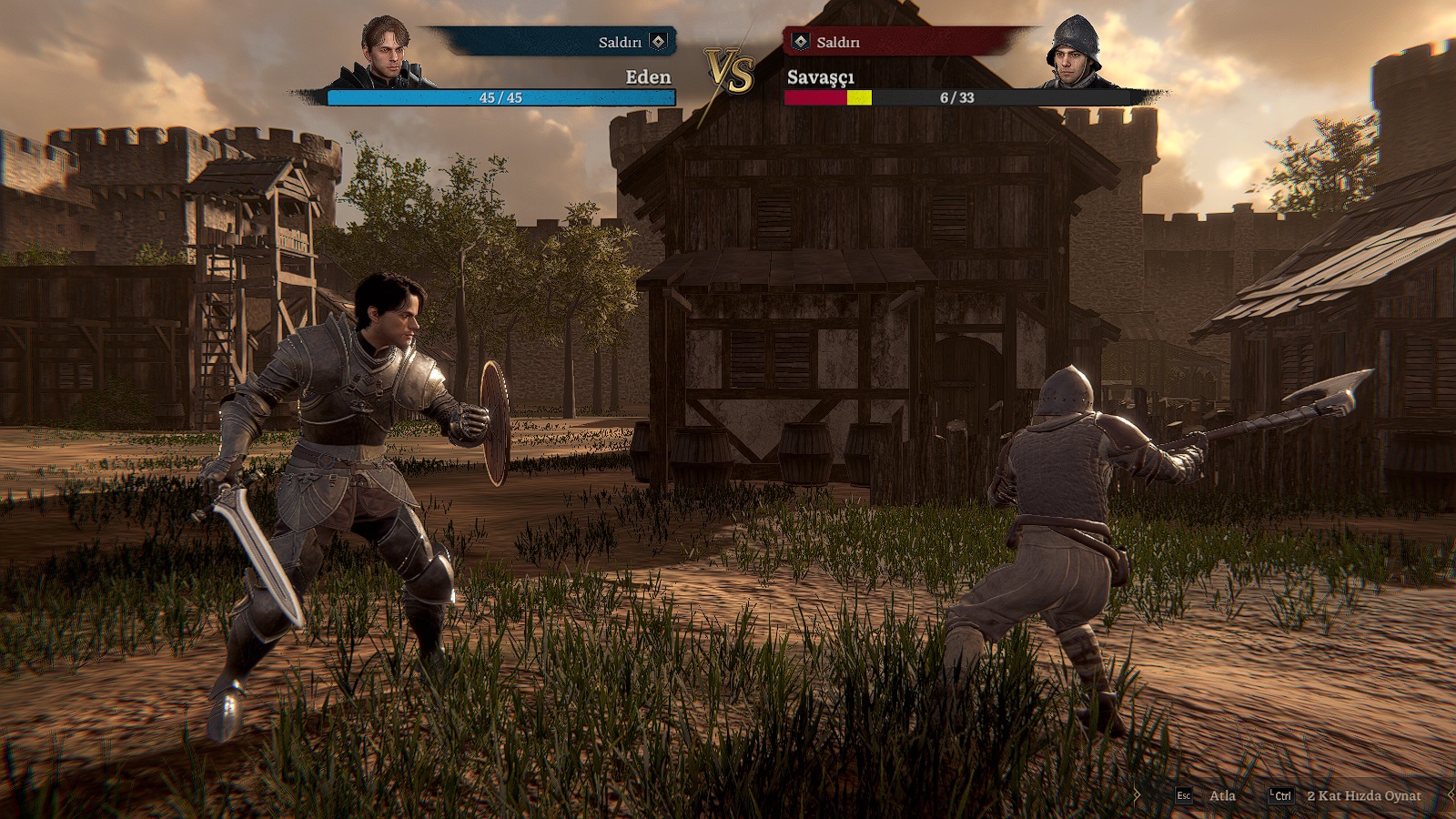Viewport: 1456px width, 819px height.
Task: Click Eden's blue Saldırı banner
Action: click(x=557, y=42)
